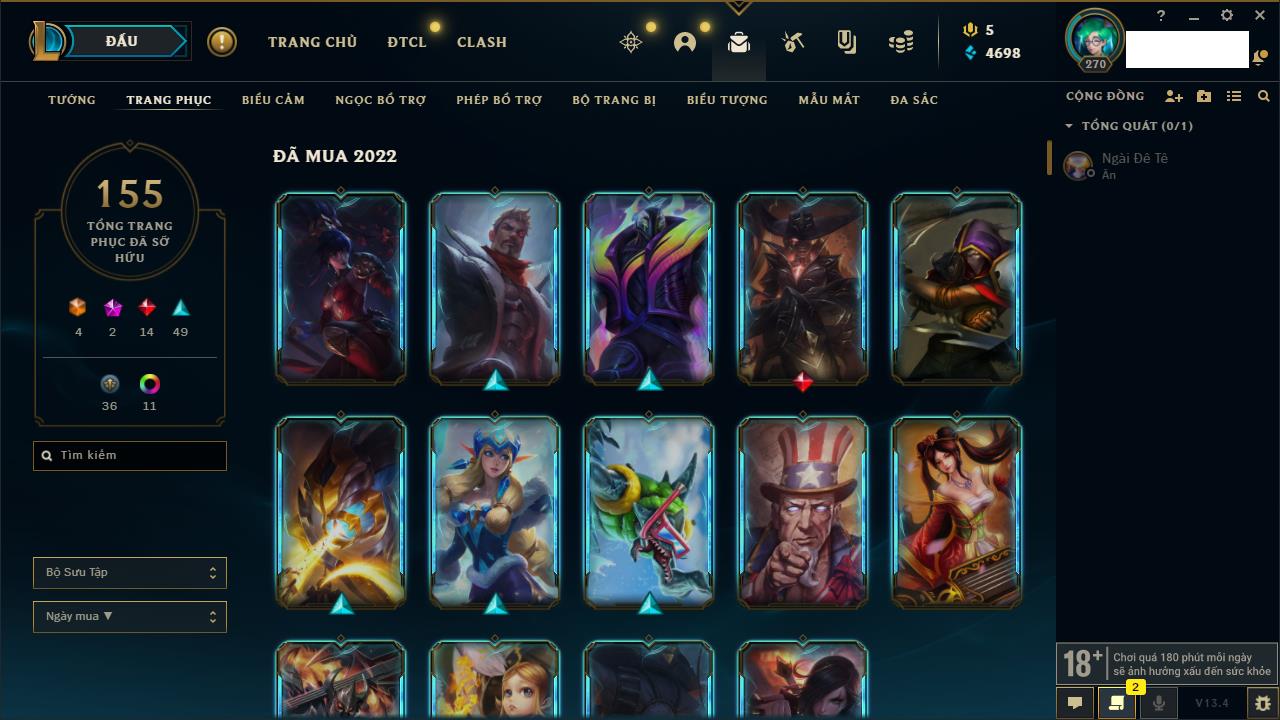Switch to the ĐA SẮC tab
The image size is (1280, 720).
(914, 100)
